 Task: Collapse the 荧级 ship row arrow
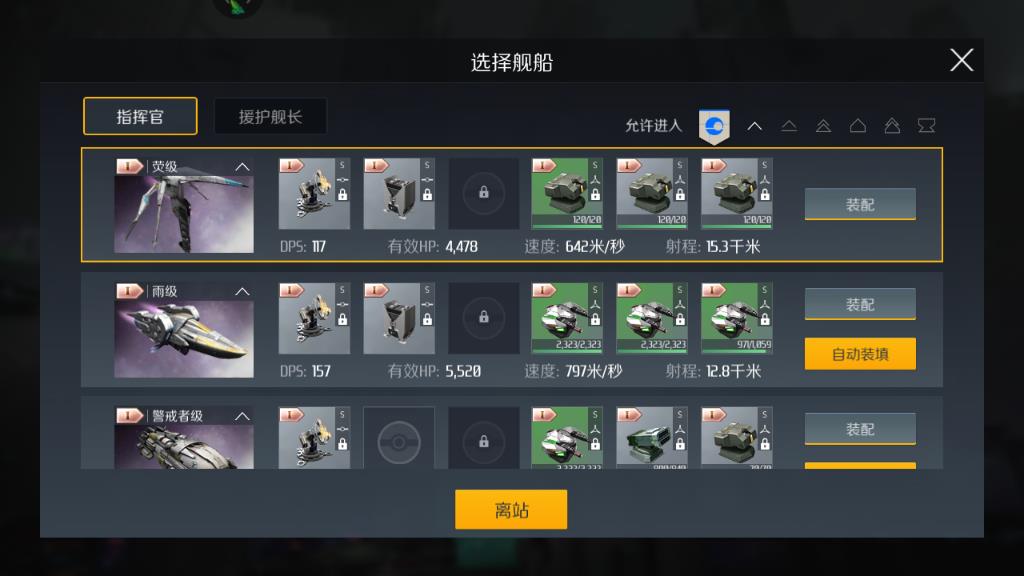coord(242,167)
